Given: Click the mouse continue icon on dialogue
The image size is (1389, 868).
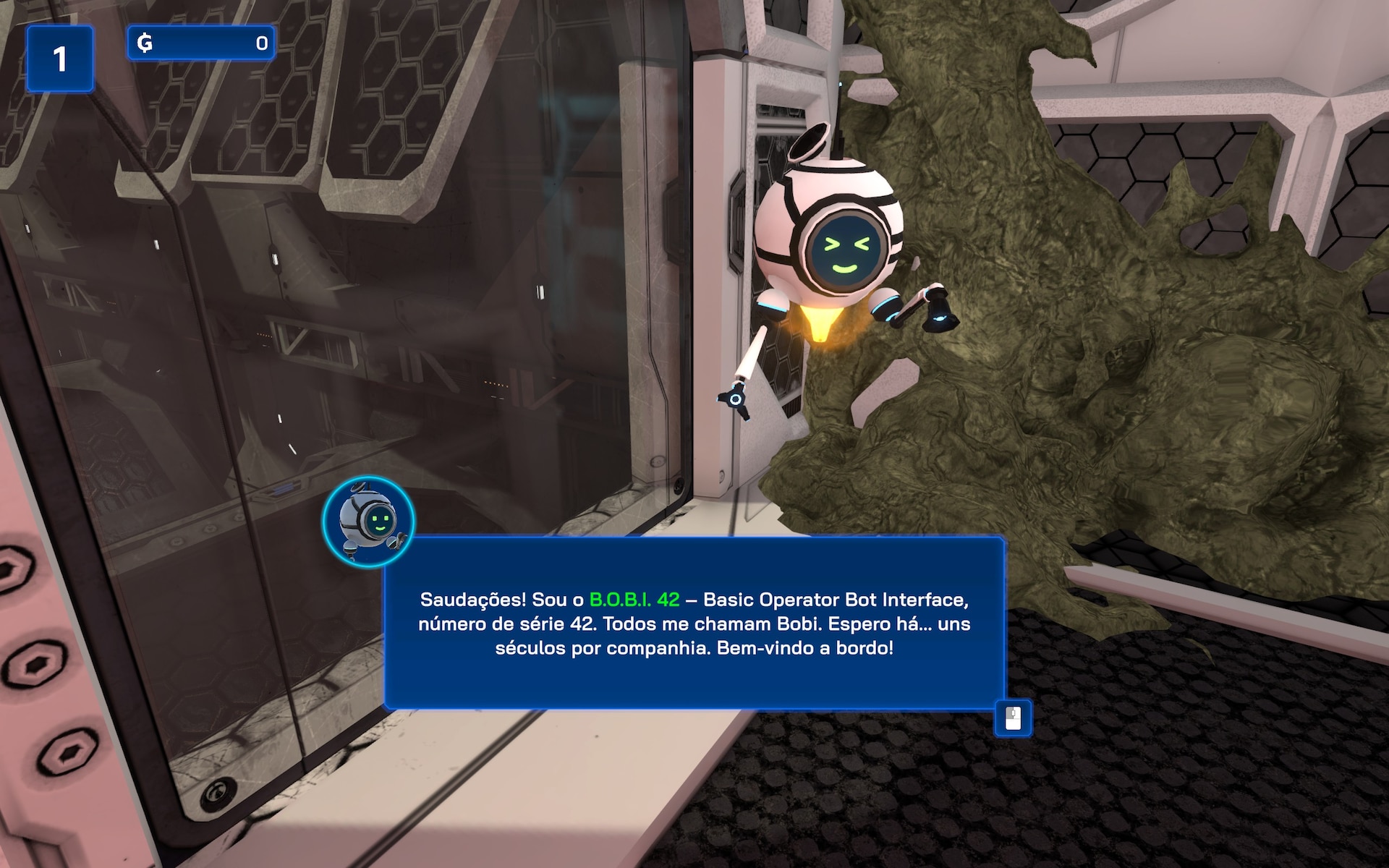Looking at the screenshot, I should pos(1013,718).
